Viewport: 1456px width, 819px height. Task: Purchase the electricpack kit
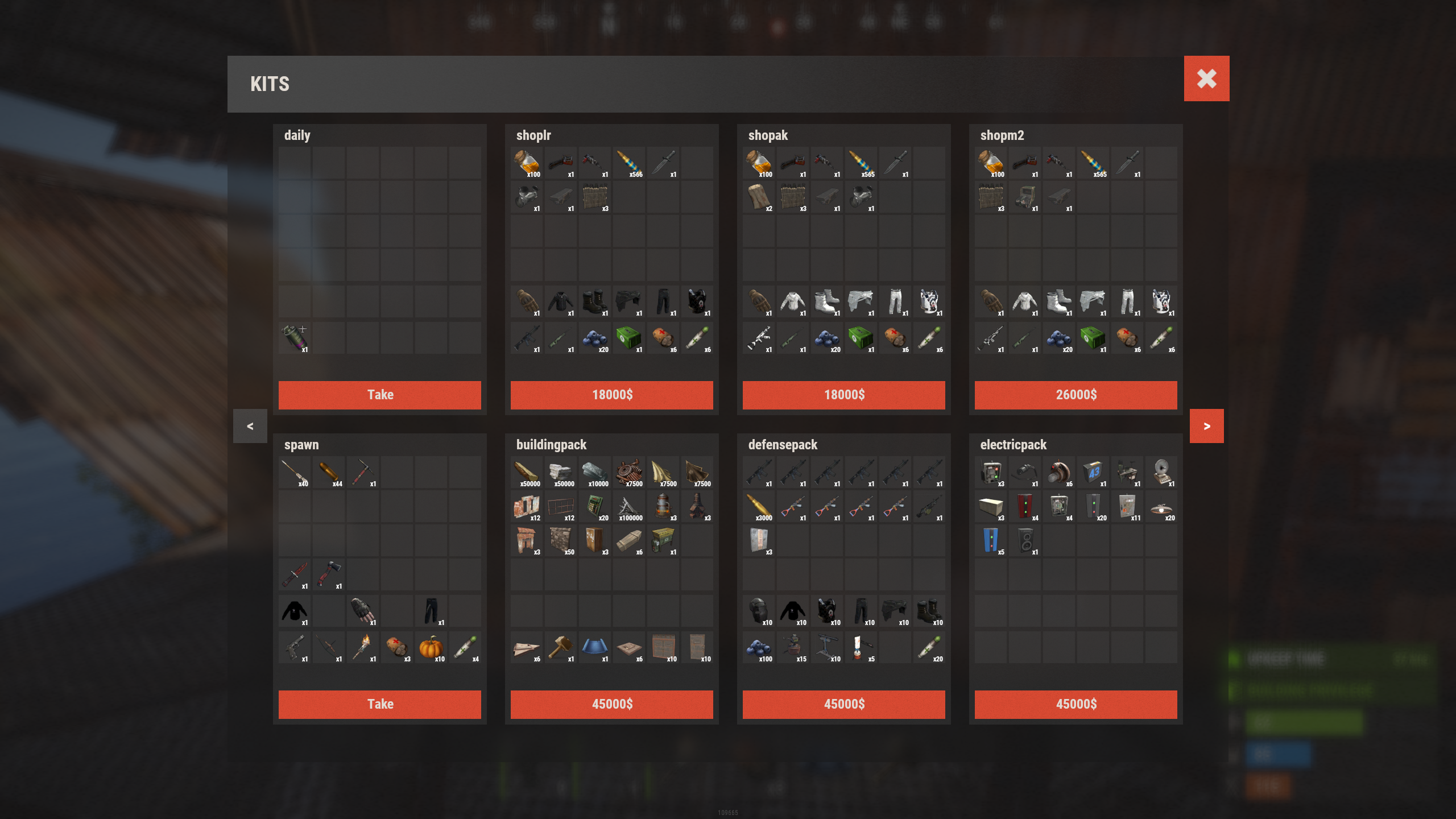tap(1076, 704)
